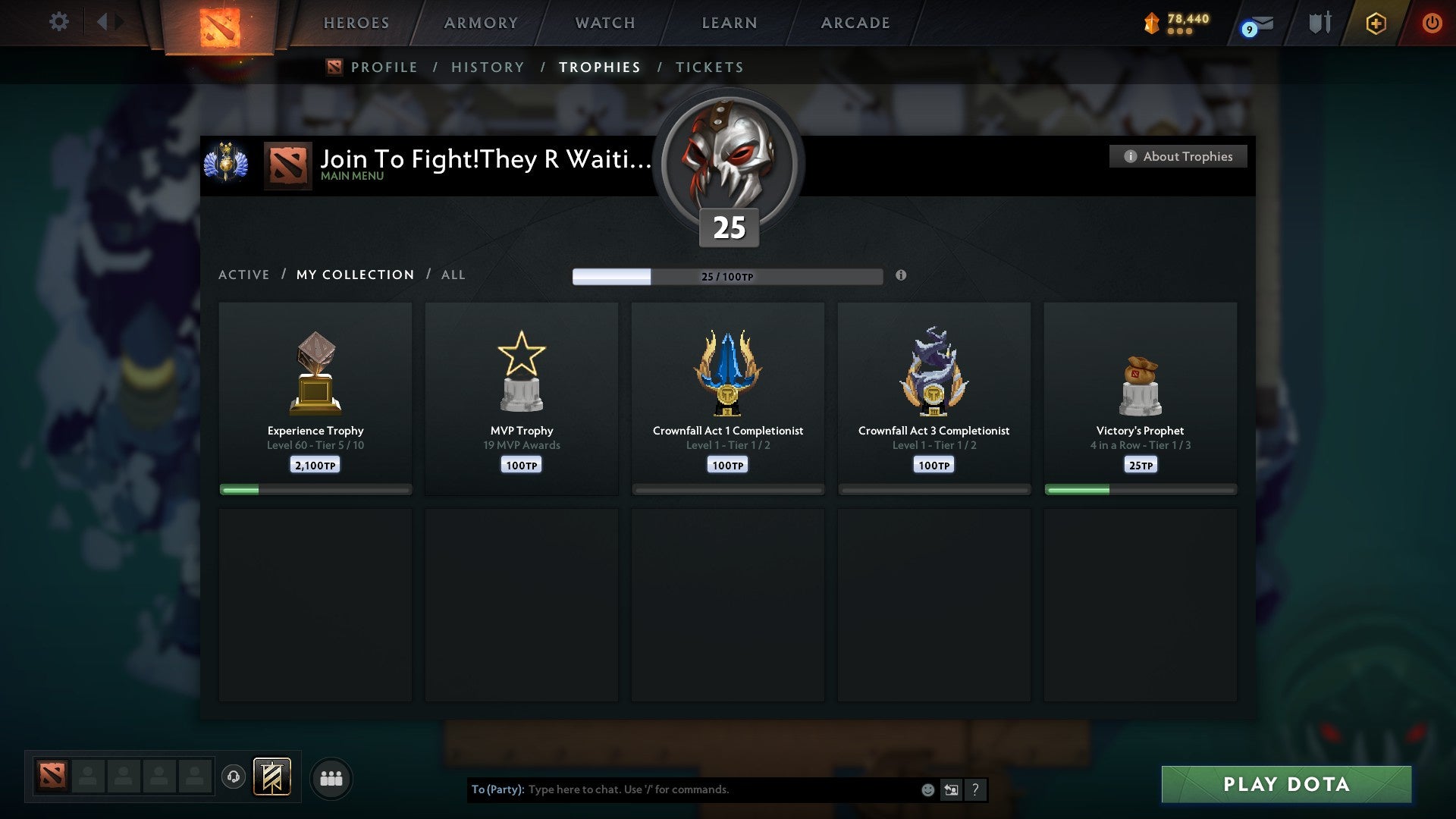The width and height of the screenshot is (1456, 819).
Task: Click the emoji picker in chat
Action: [x=927, y=790]
